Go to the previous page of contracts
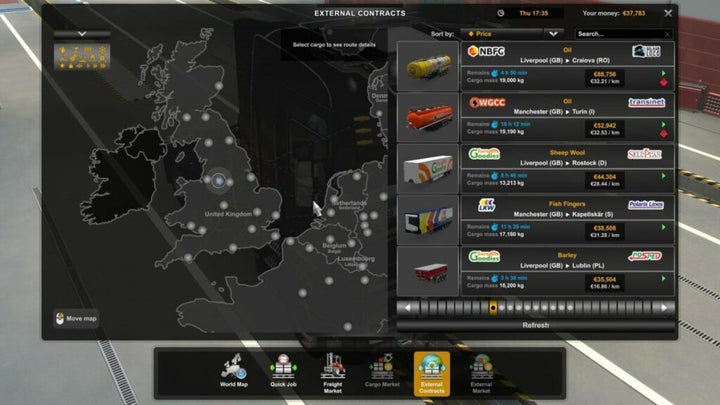 click(x=405, y=308)
